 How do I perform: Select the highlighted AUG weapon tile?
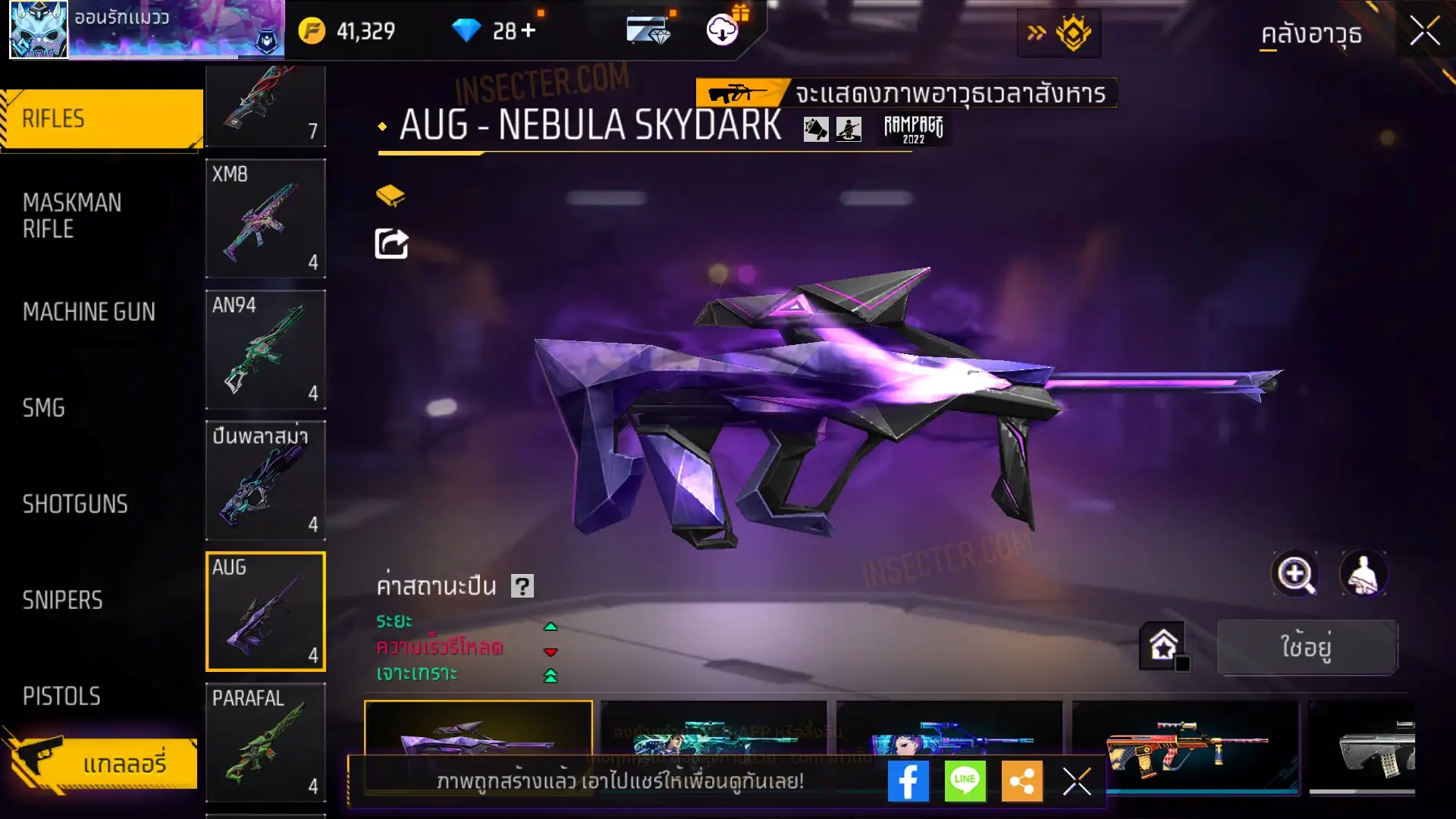click(x=265, y=611)
